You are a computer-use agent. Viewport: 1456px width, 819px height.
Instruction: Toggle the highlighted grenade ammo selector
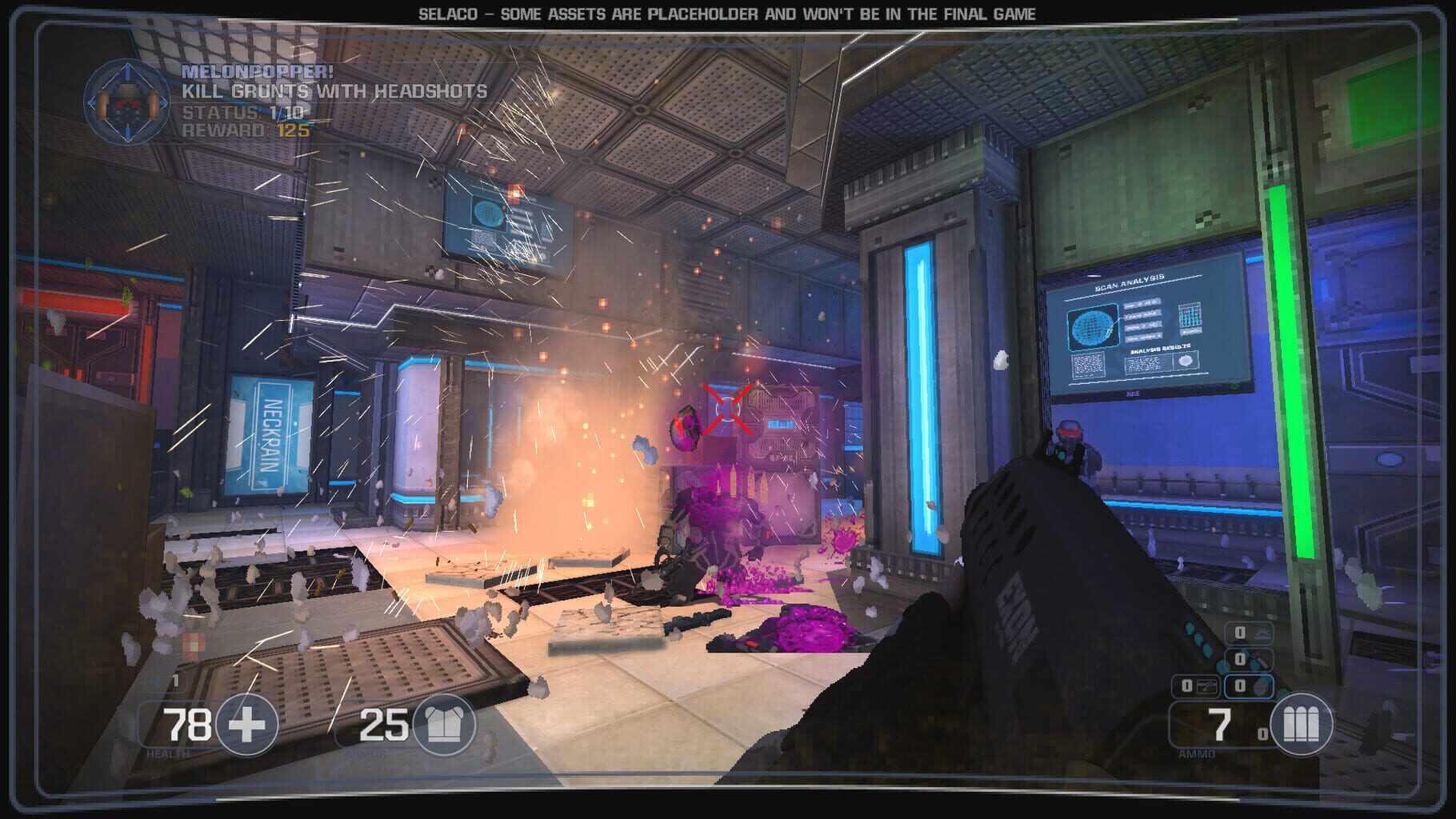click(1249, 685)
